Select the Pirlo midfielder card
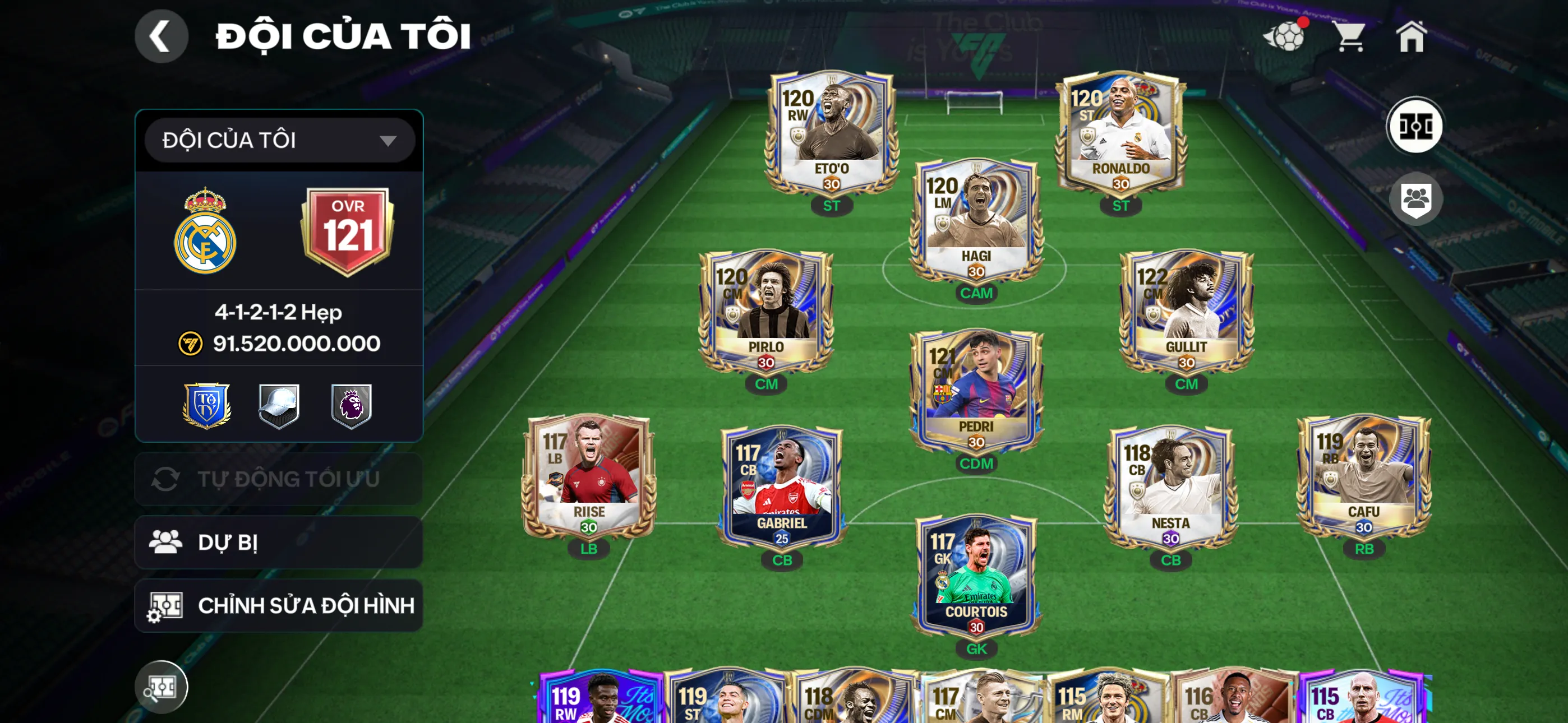The width and height of the screenshot is (1568, 723). 765,312
